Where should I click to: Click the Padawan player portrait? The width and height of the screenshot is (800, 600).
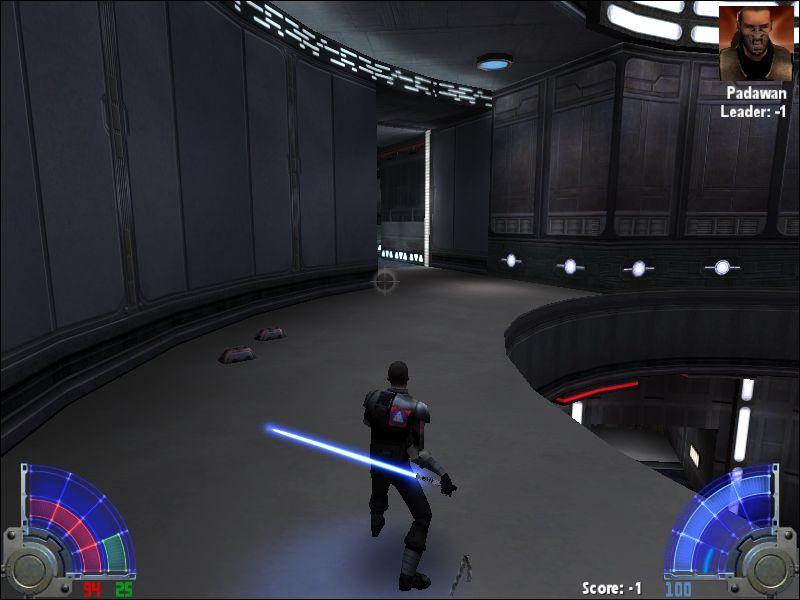pos(755,42)
